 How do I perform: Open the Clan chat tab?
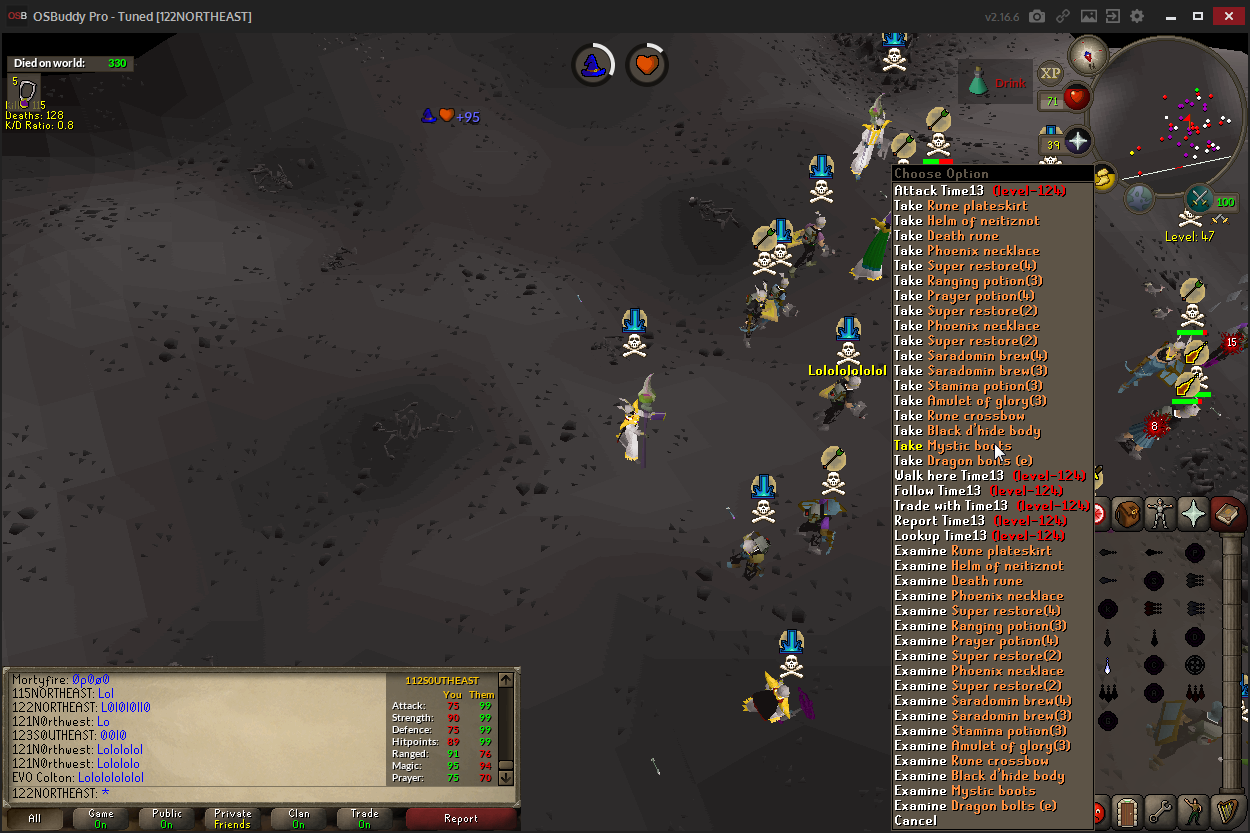(299, 818)
